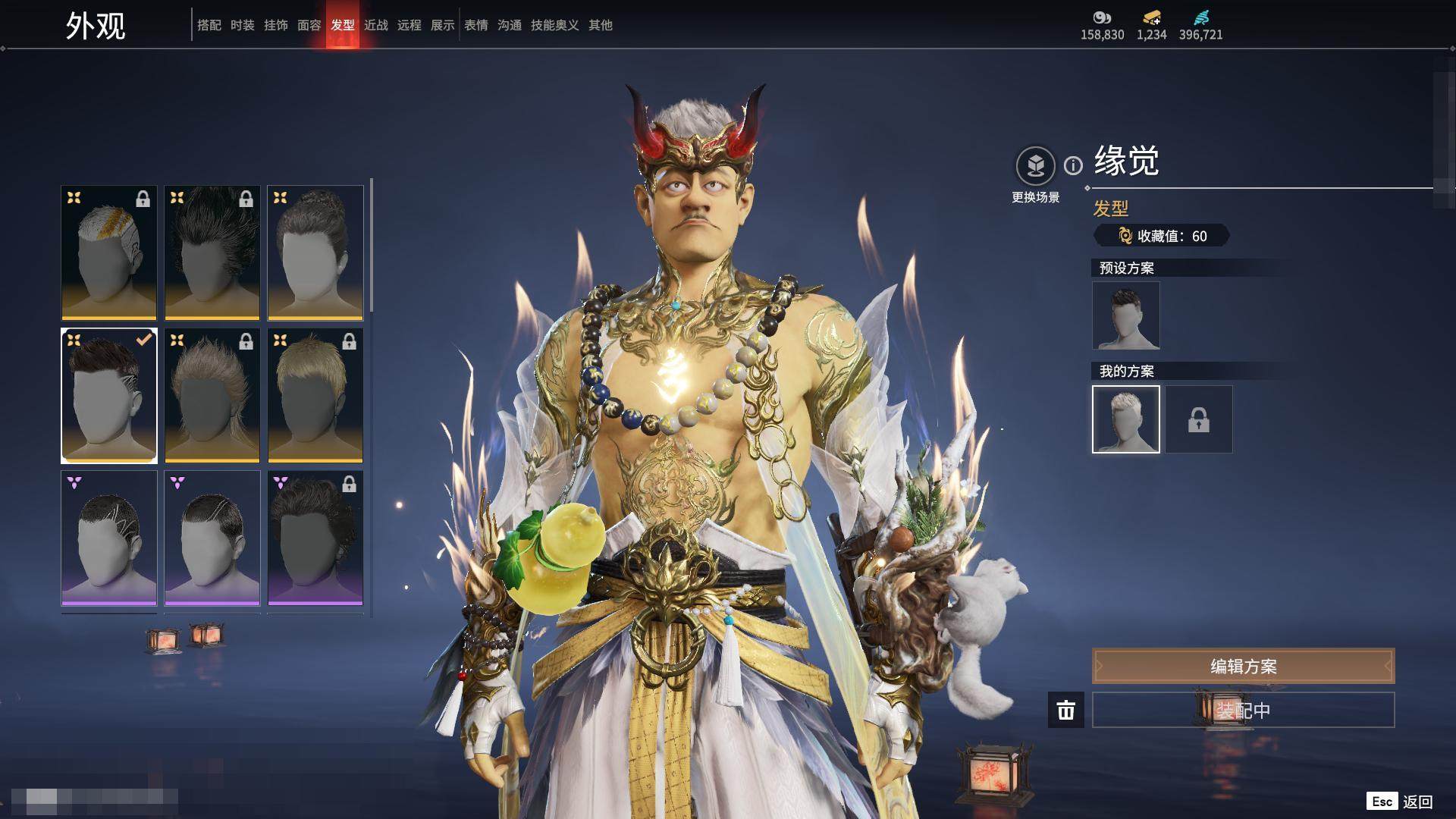Show the 表情 tab
This screenshot has height=819, width=1456.
pos(476,25)
